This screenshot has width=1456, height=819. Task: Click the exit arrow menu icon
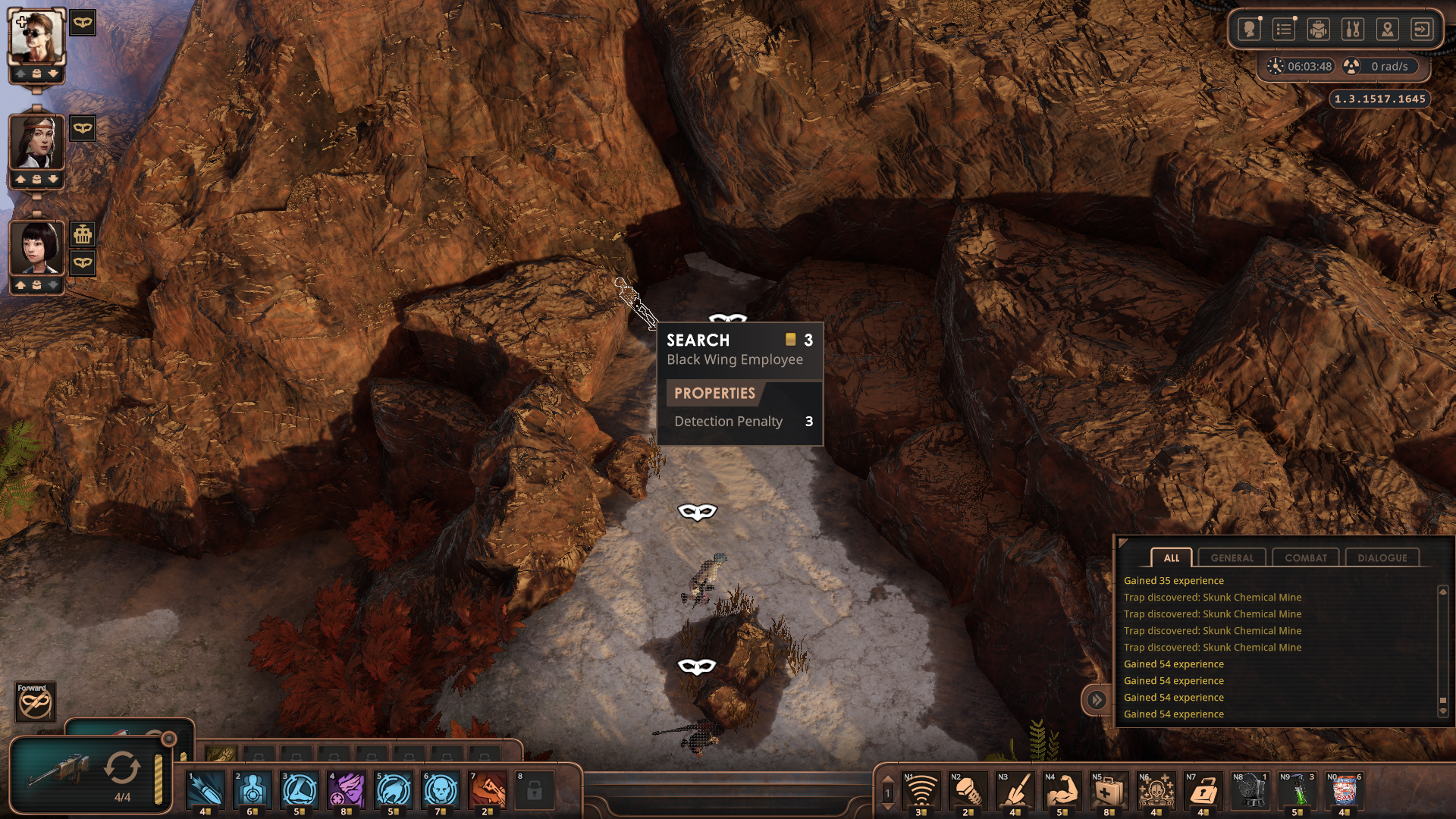[x=1422, y=30]
